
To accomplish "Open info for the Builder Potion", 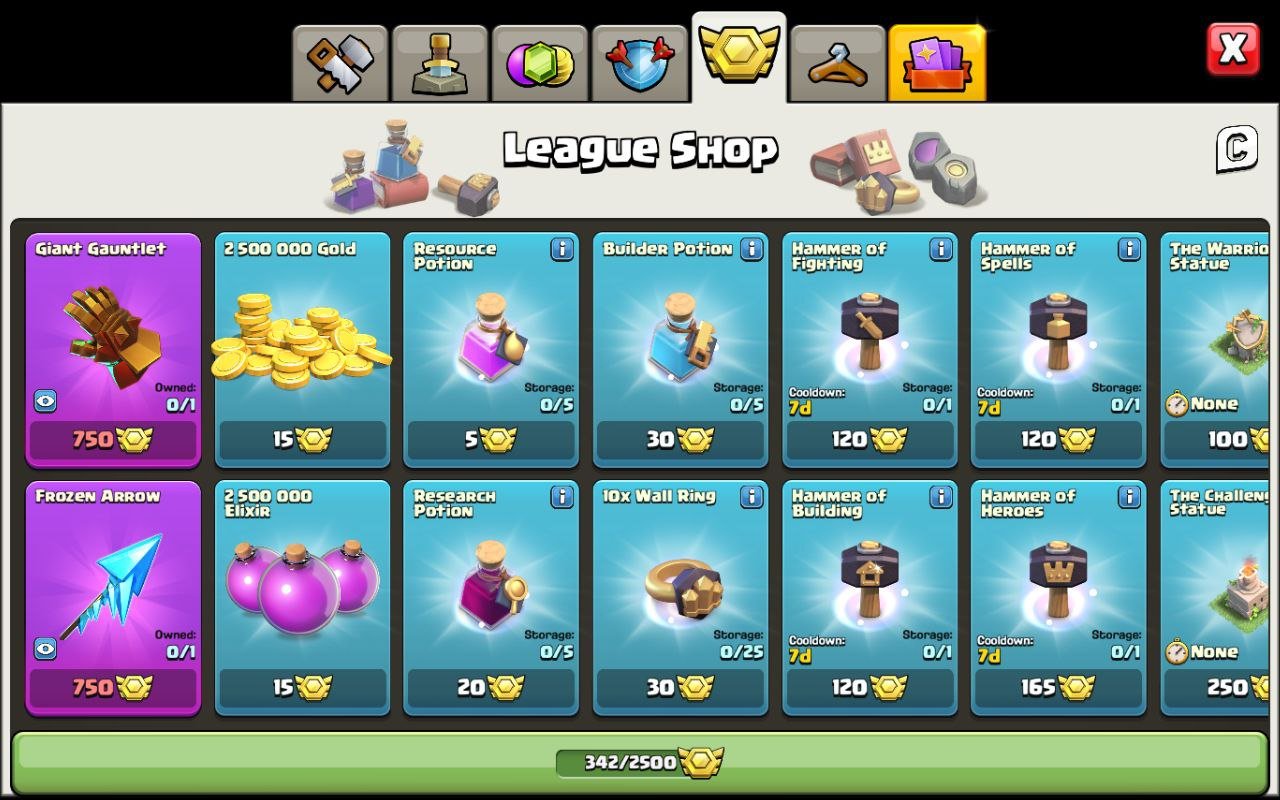I will 751,250.
